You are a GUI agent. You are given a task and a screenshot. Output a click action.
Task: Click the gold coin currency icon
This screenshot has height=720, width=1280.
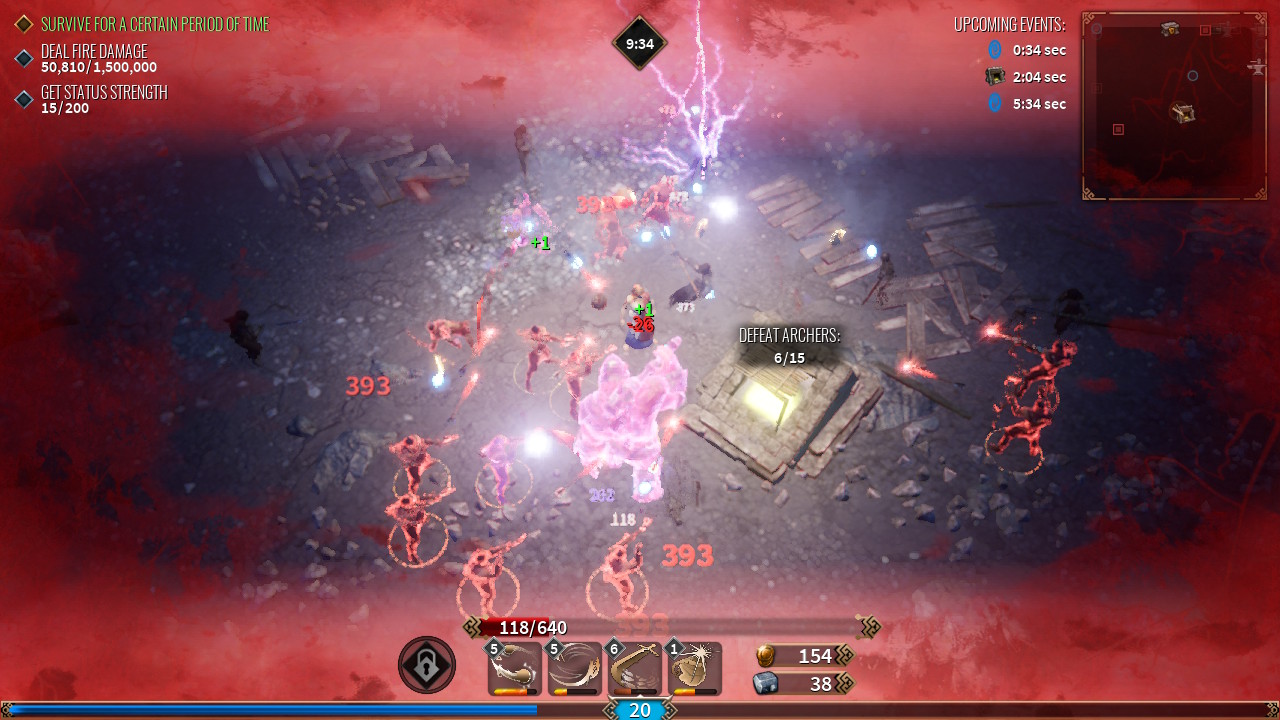(x=765, y=655)
